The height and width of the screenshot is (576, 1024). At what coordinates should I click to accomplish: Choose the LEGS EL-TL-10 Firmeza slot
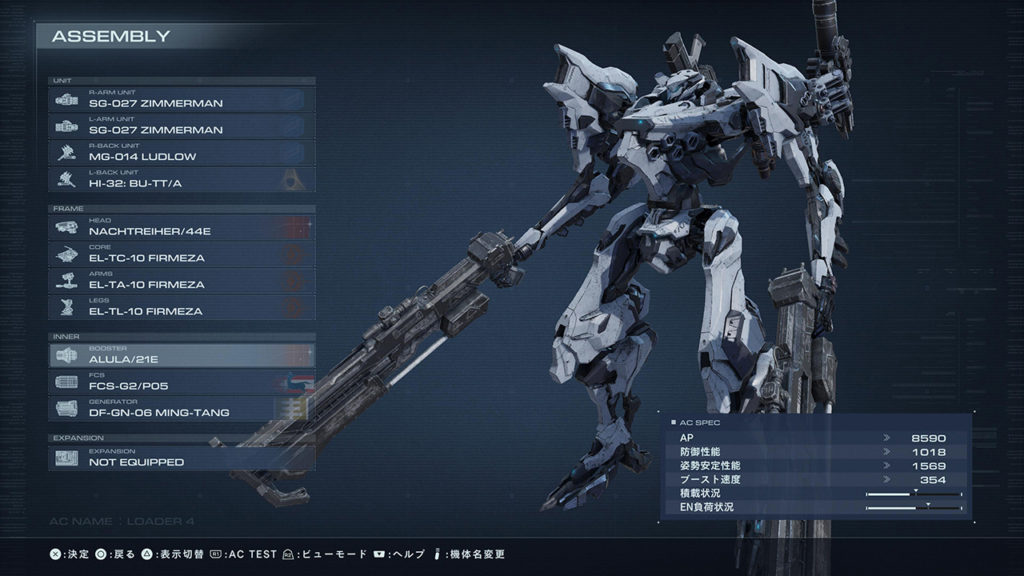pyautogui.click(x=181, y=308)
